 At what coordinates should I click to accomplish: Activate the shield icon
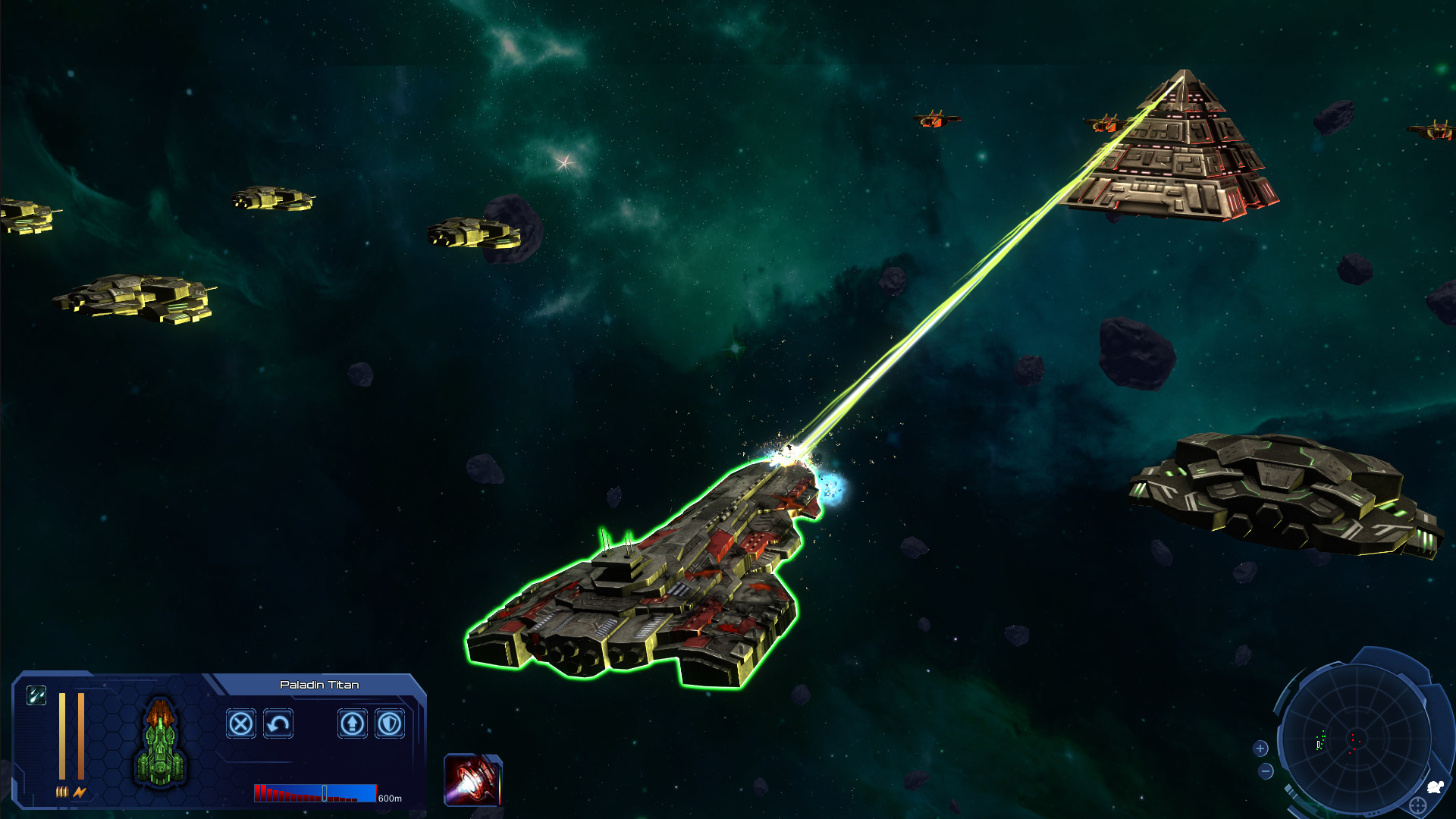tap(388, 724)
